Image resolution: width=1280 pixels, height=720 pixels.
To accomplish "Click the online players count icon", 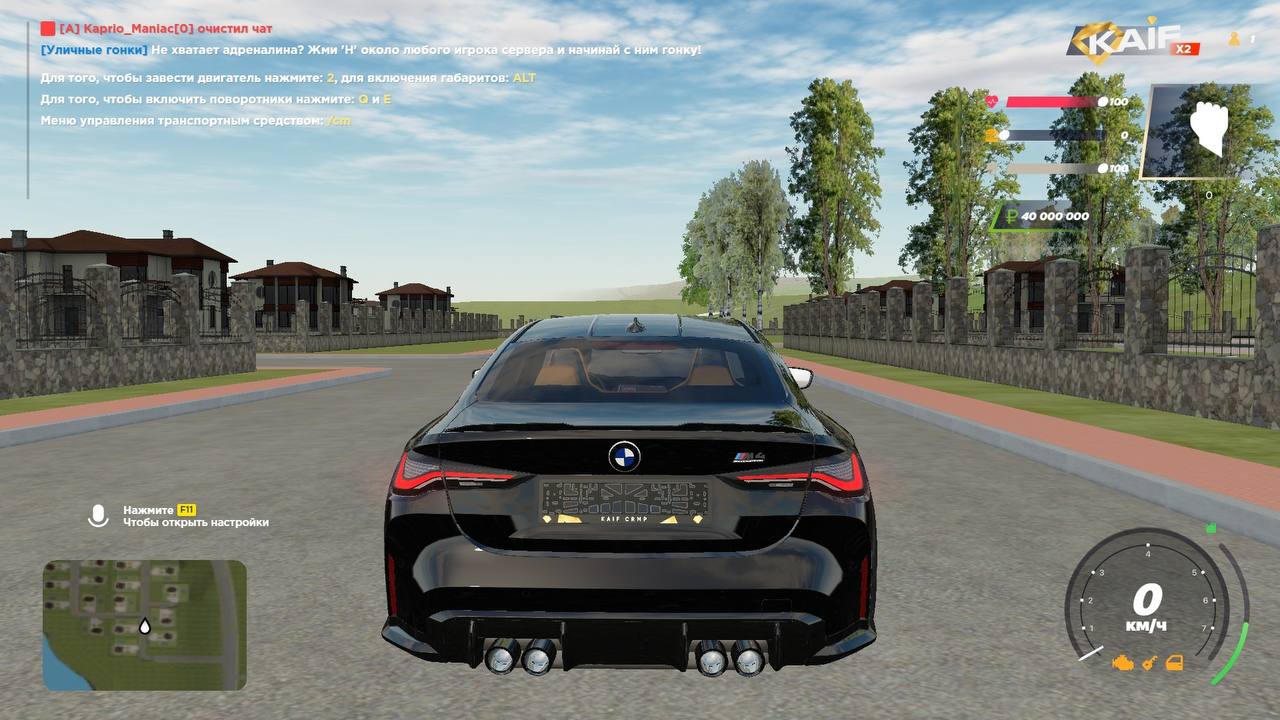I will 1234,39.
